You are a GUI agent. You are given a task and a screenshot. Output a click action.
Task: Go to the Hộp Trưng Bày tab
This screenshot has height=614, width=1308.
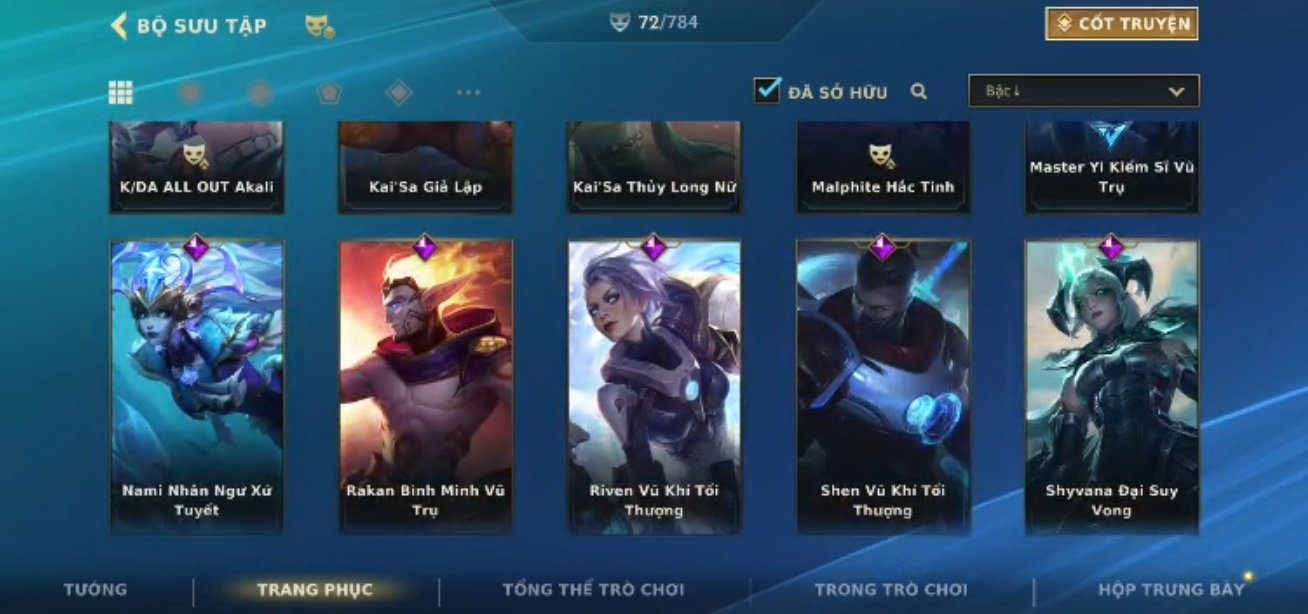(x=1171, y=590)
